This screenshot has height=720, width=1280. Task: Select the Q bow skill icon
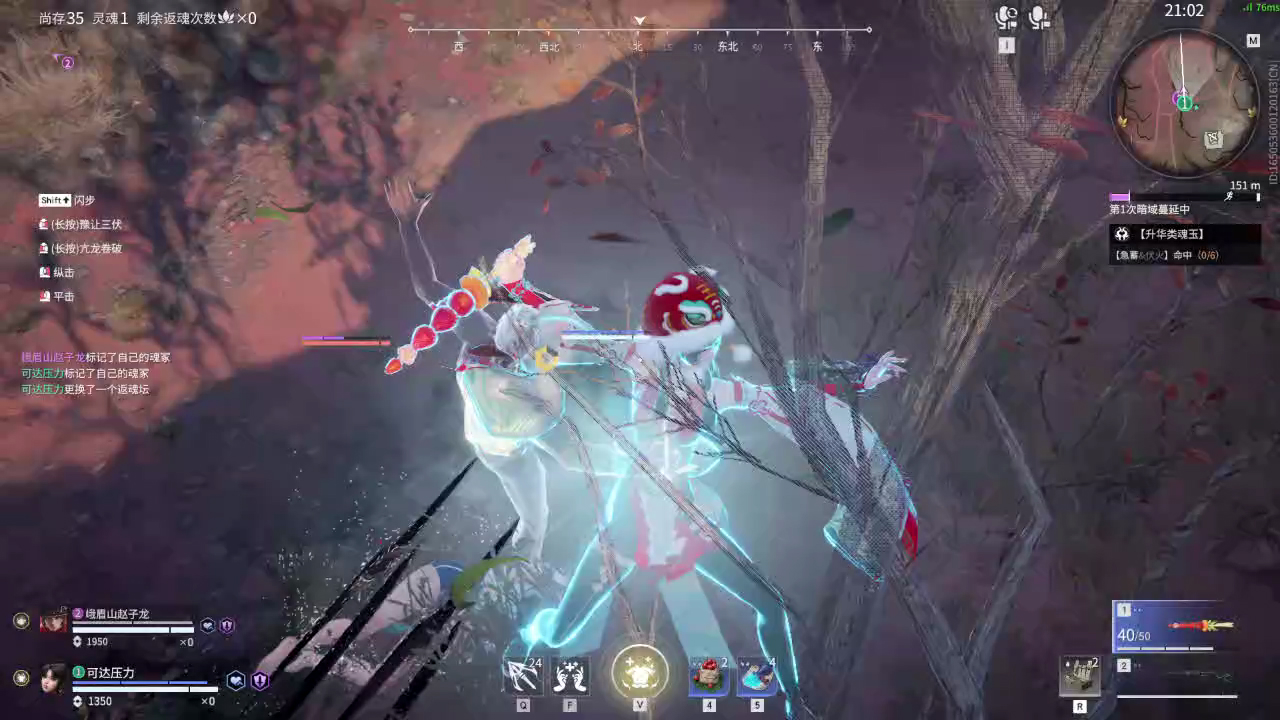pos(522,676)
